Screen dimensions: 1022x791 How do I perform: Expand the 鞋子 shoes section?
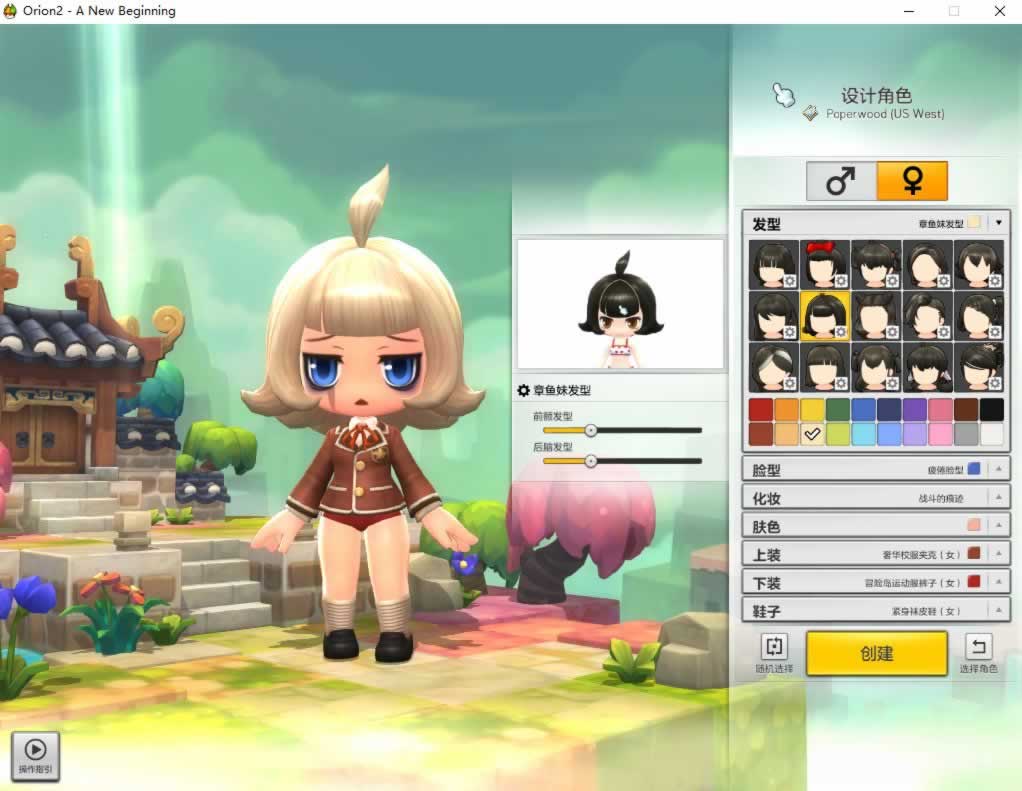876,609
